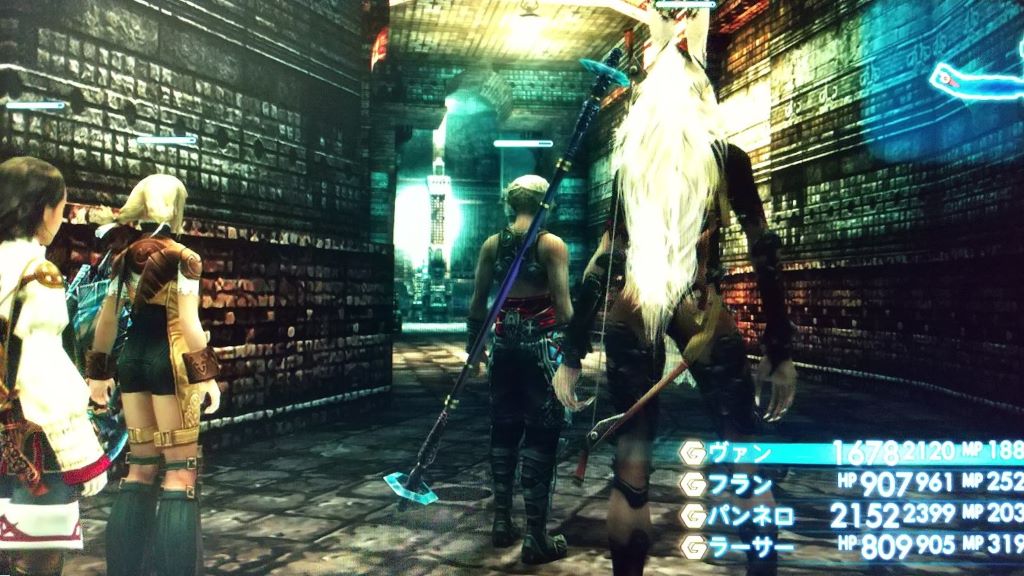The height and width of the screenshot is (576, 1024).
Task: Pick guest member ラーサー in the party list
Action: pos(748,547)
